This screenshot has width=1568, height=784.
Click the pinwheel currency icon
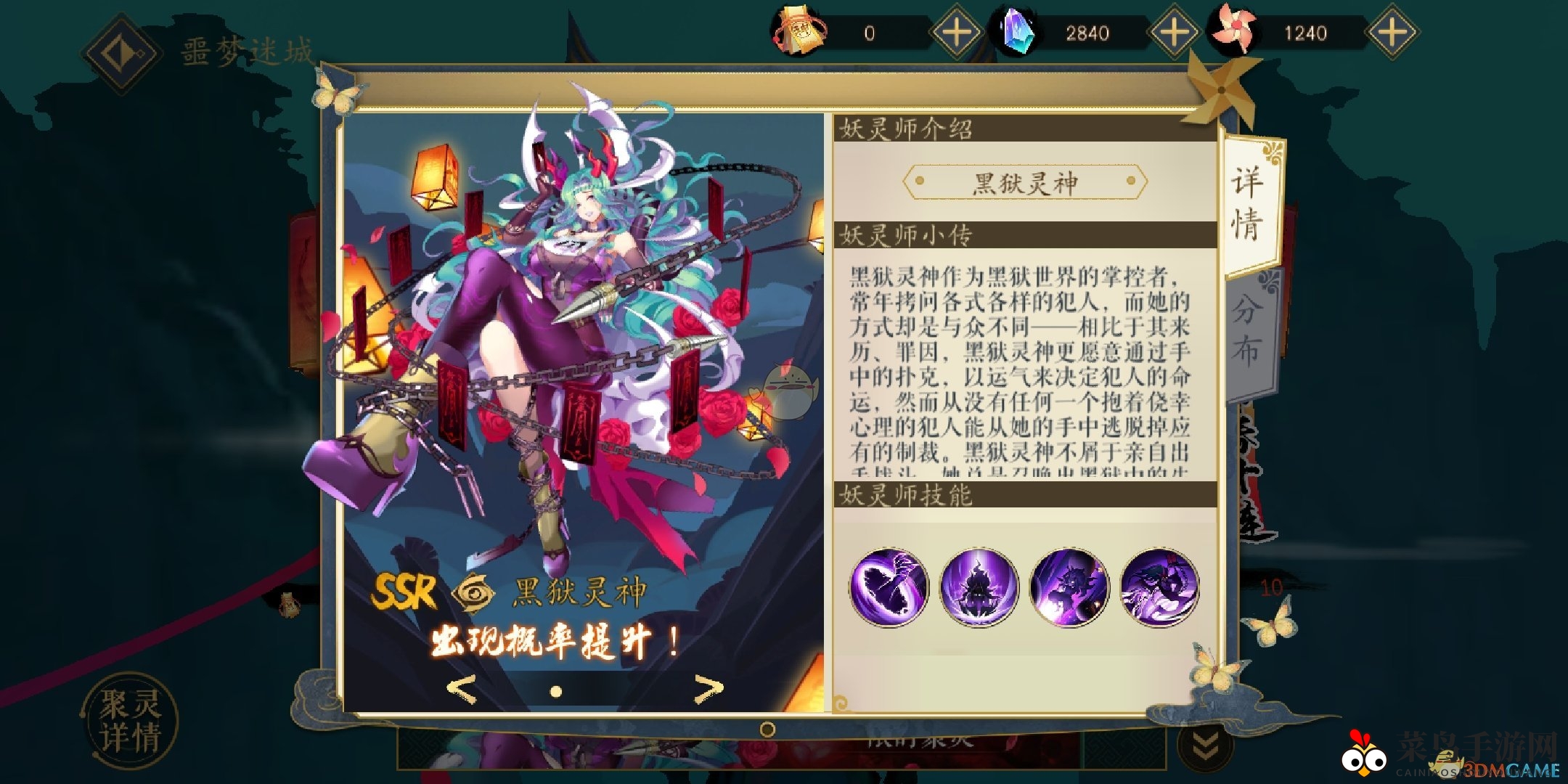point(1238,33)
